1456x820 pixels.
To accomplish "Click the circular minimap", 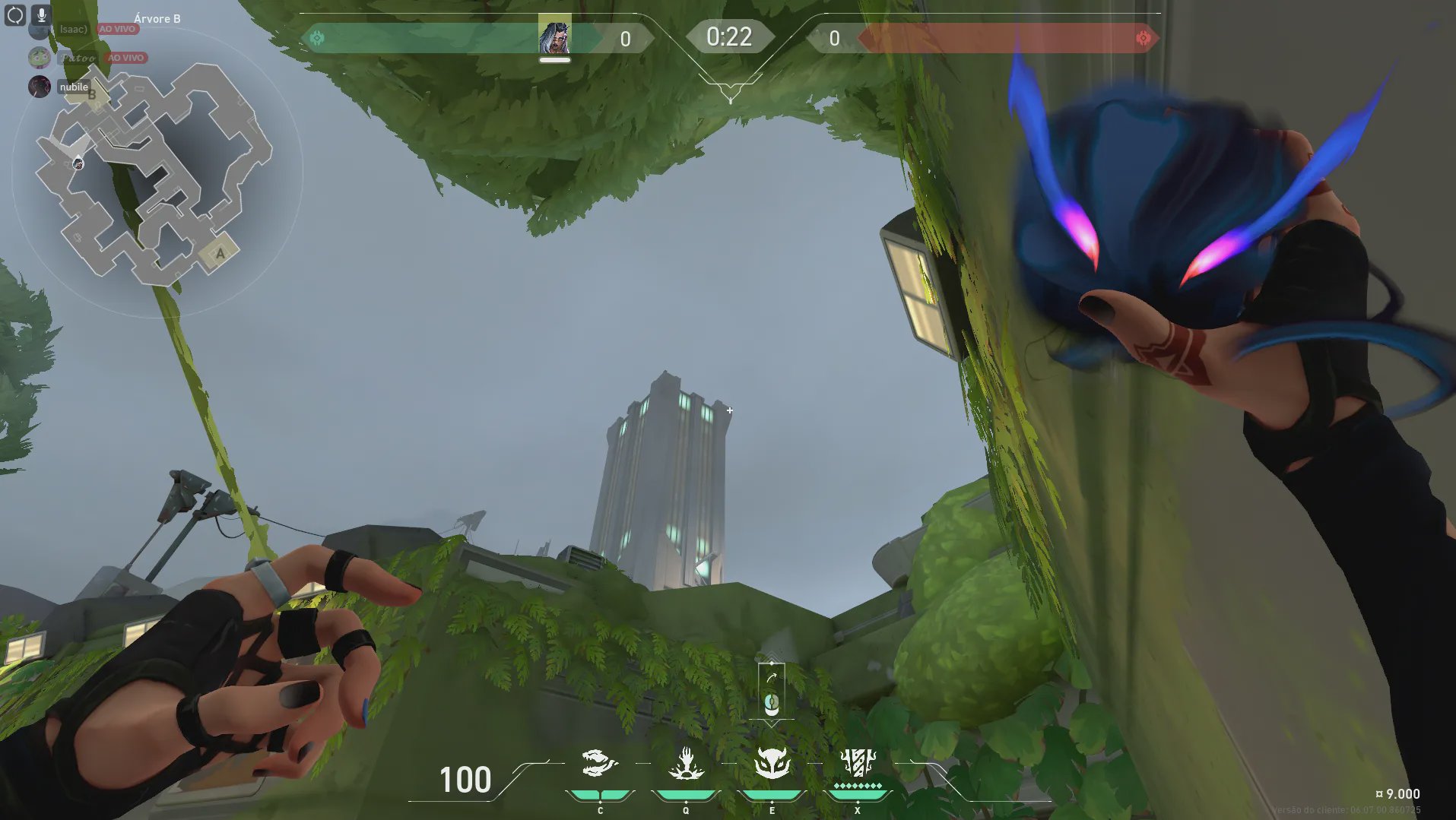I will tap(157, 173).
